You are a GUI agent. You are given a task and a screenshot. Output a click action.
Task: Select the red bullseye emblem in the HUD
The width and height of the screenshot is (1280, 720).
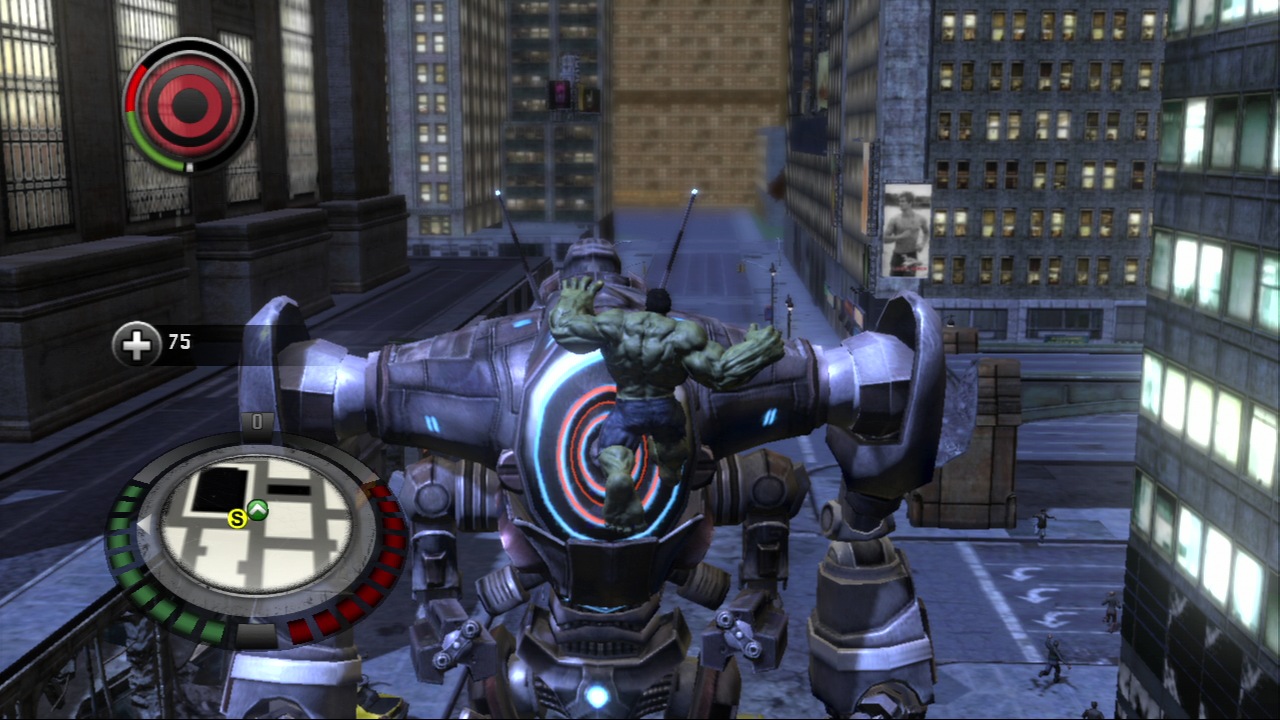pyautogui.click(x=189, y=103)
